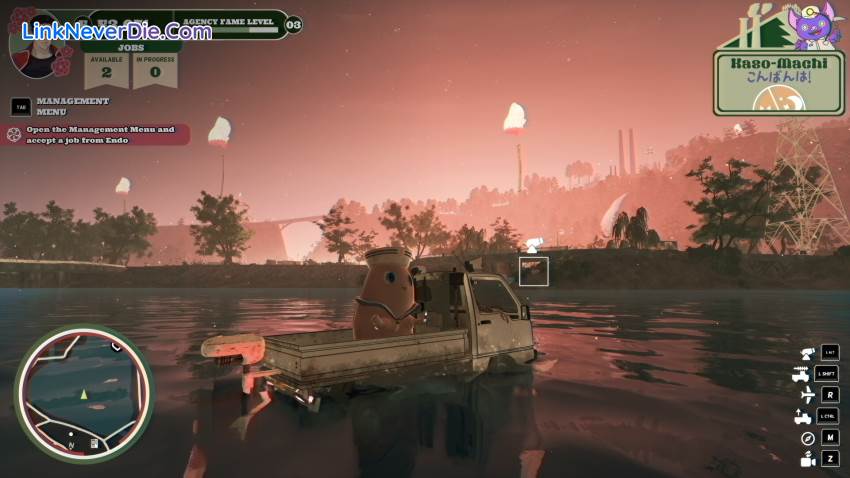Click the target marker box near truck
The height and width of the screenshot is (478, 850).
533,270
